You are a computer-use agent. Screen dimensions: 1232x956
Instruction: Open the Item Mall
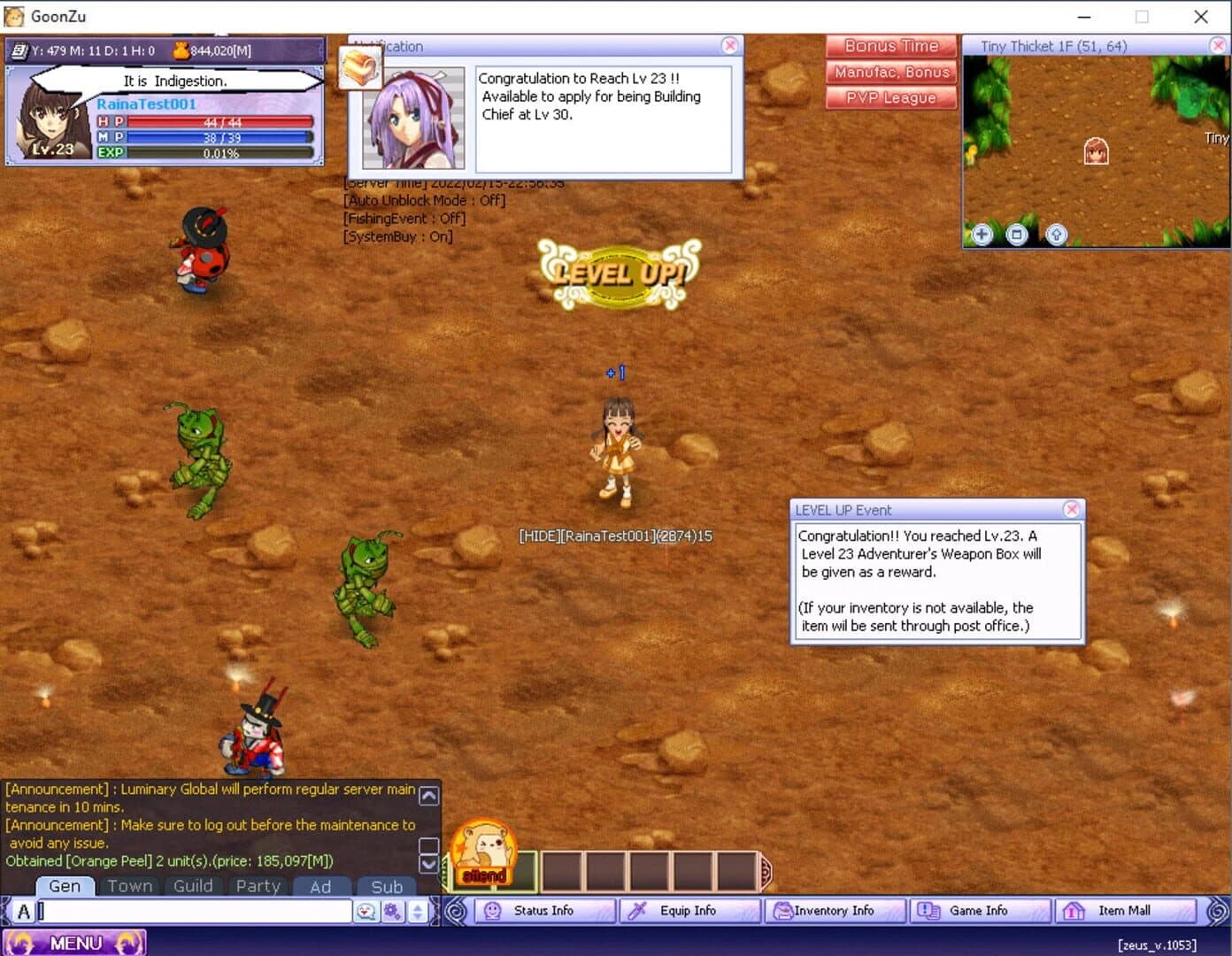pyautogui.click(x=1125, y=910)
